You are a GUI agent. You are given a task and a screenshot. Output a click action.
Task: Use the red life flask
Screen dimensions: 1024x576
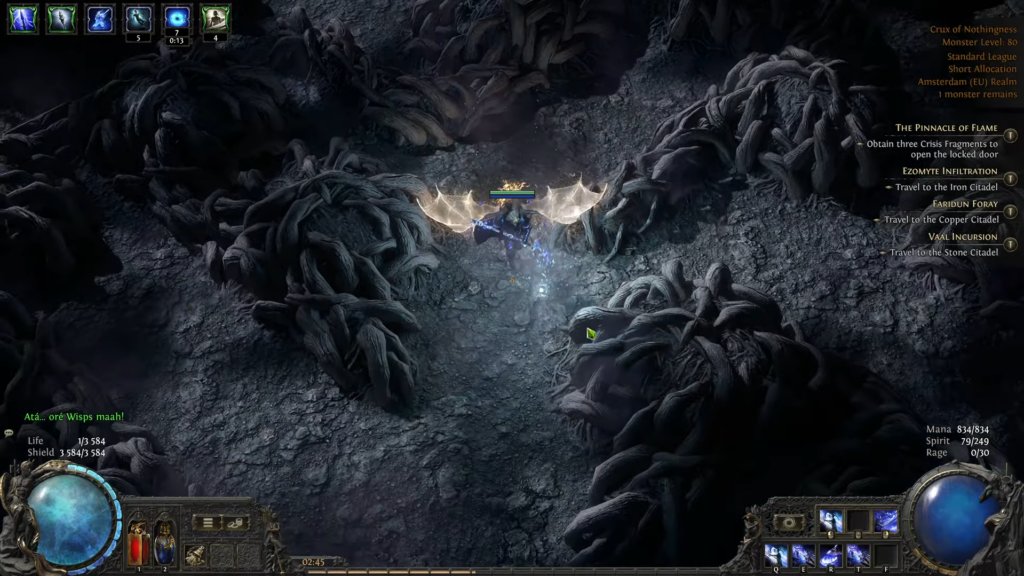[138, 543]
